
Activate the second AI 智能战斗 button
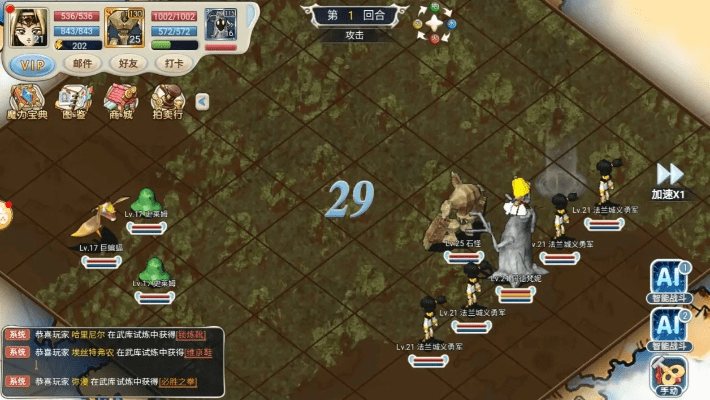pos(668,327)
